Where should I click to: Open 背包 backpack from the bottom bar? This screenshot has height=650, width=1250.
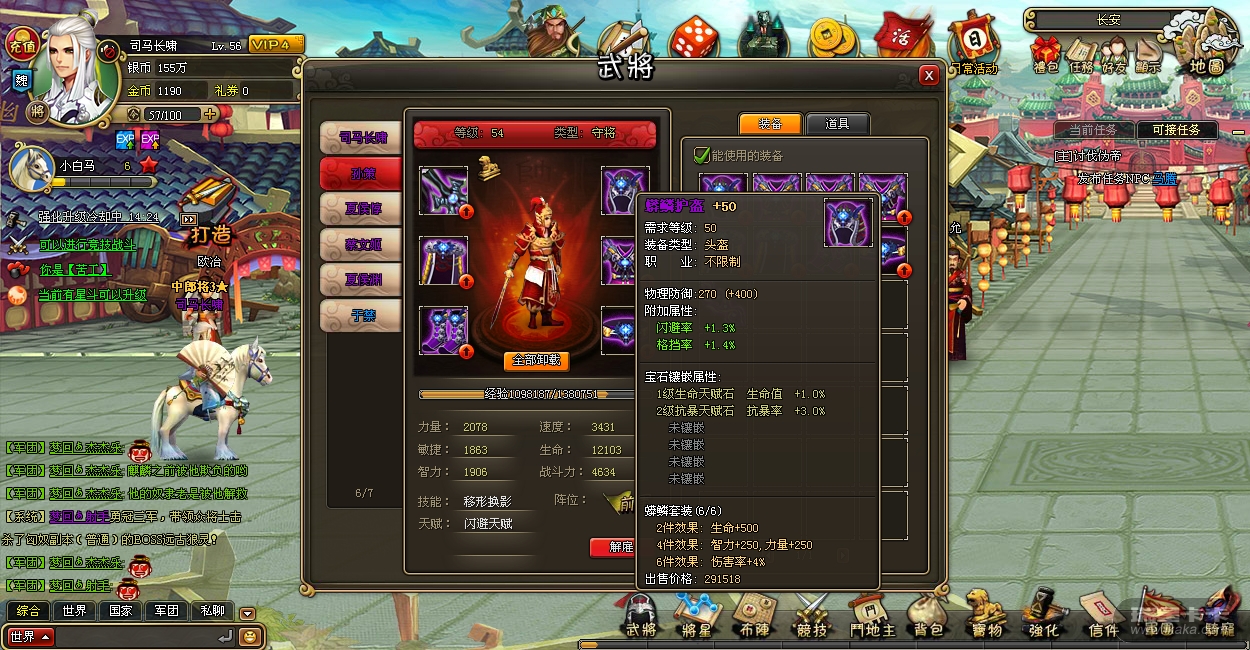coord(928,617)
